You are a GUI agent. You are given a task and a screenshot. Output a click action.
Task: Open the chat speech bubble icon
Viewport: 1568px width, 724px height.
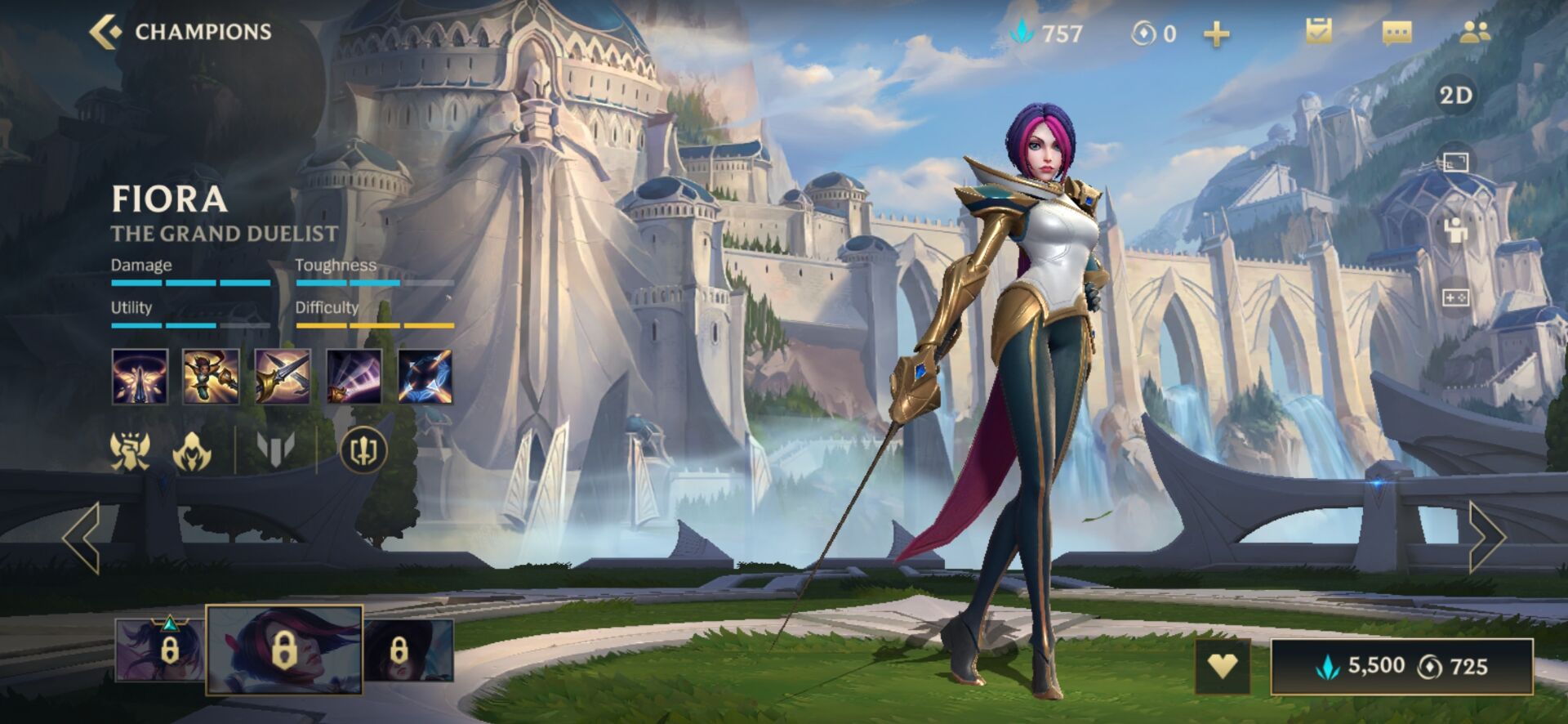[1396, 32]
